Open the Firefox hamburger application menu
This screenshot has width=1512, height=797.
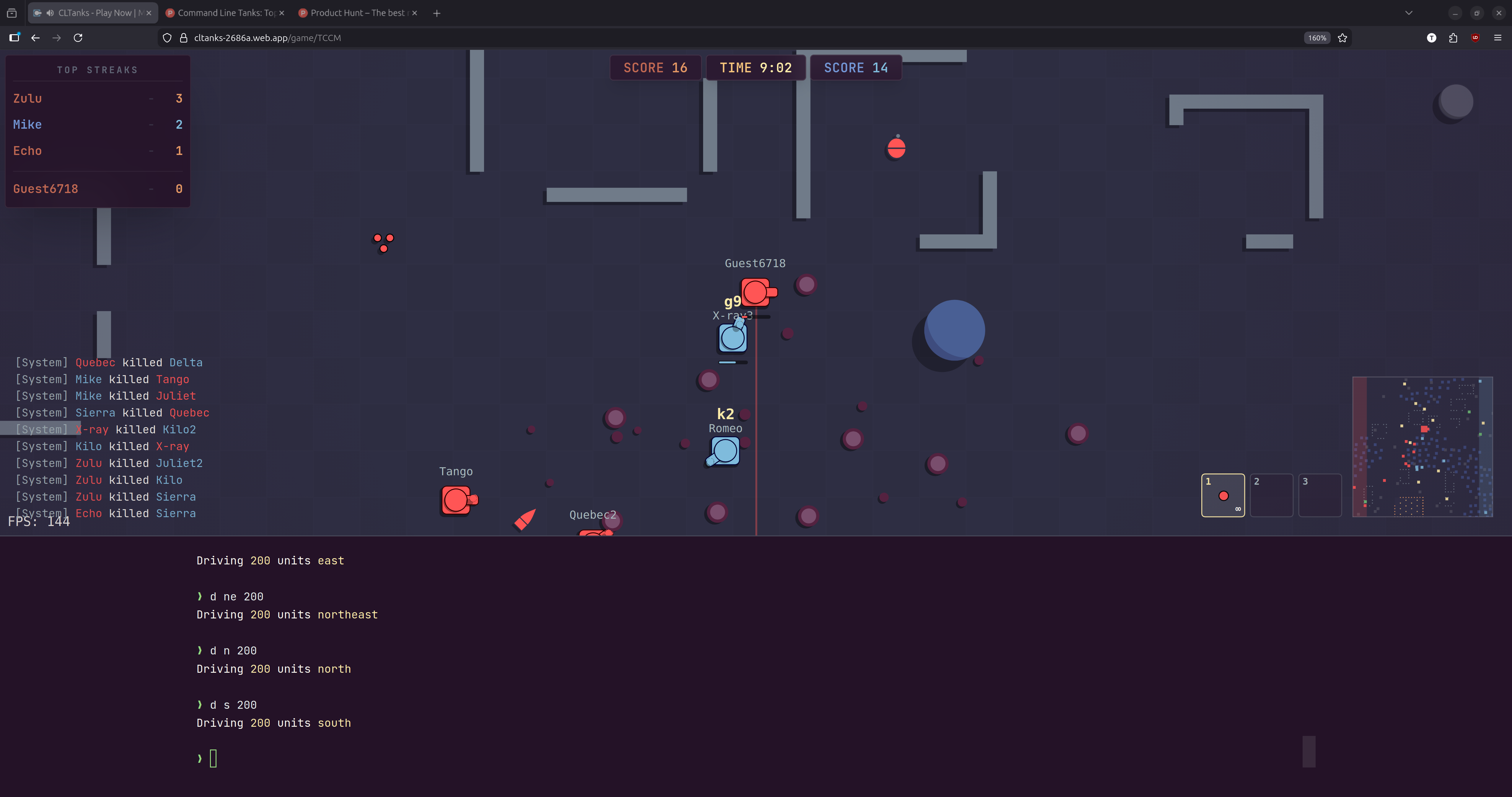(1498, 37)
